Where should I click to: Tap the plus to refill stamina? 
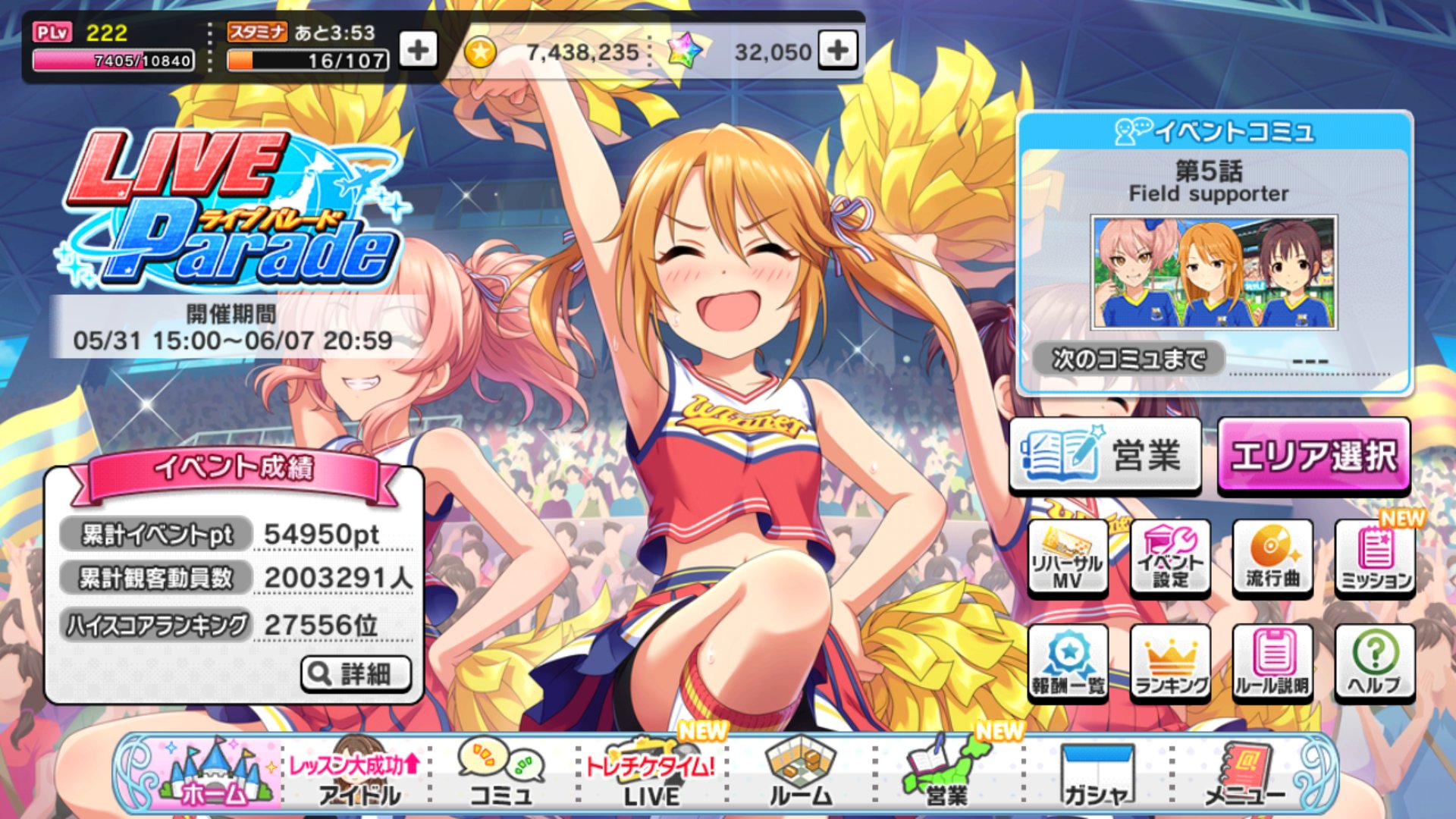click(x=419, y=52)
